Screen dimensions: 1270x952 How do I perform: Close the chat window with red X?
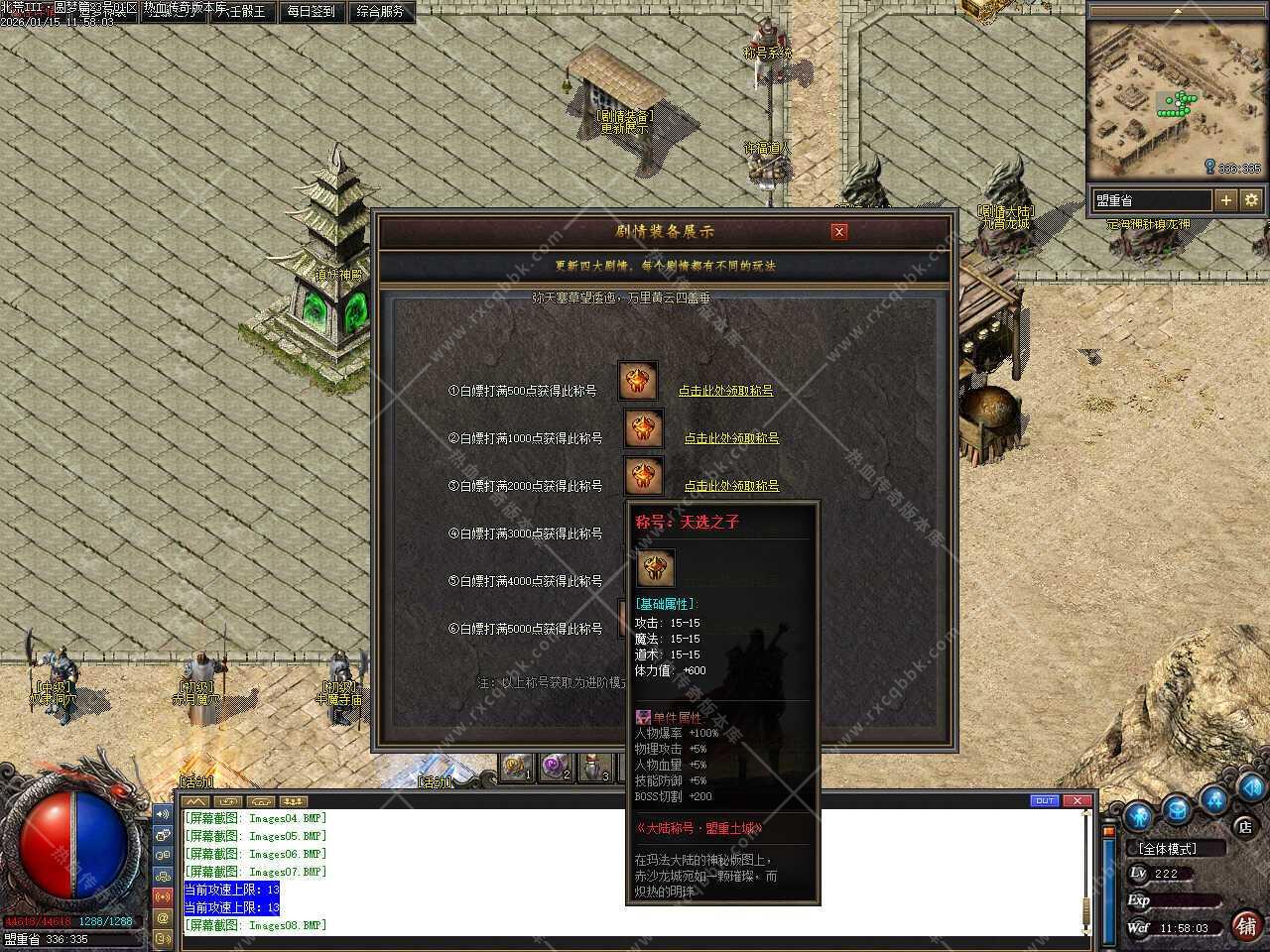tap(1077, 801)
